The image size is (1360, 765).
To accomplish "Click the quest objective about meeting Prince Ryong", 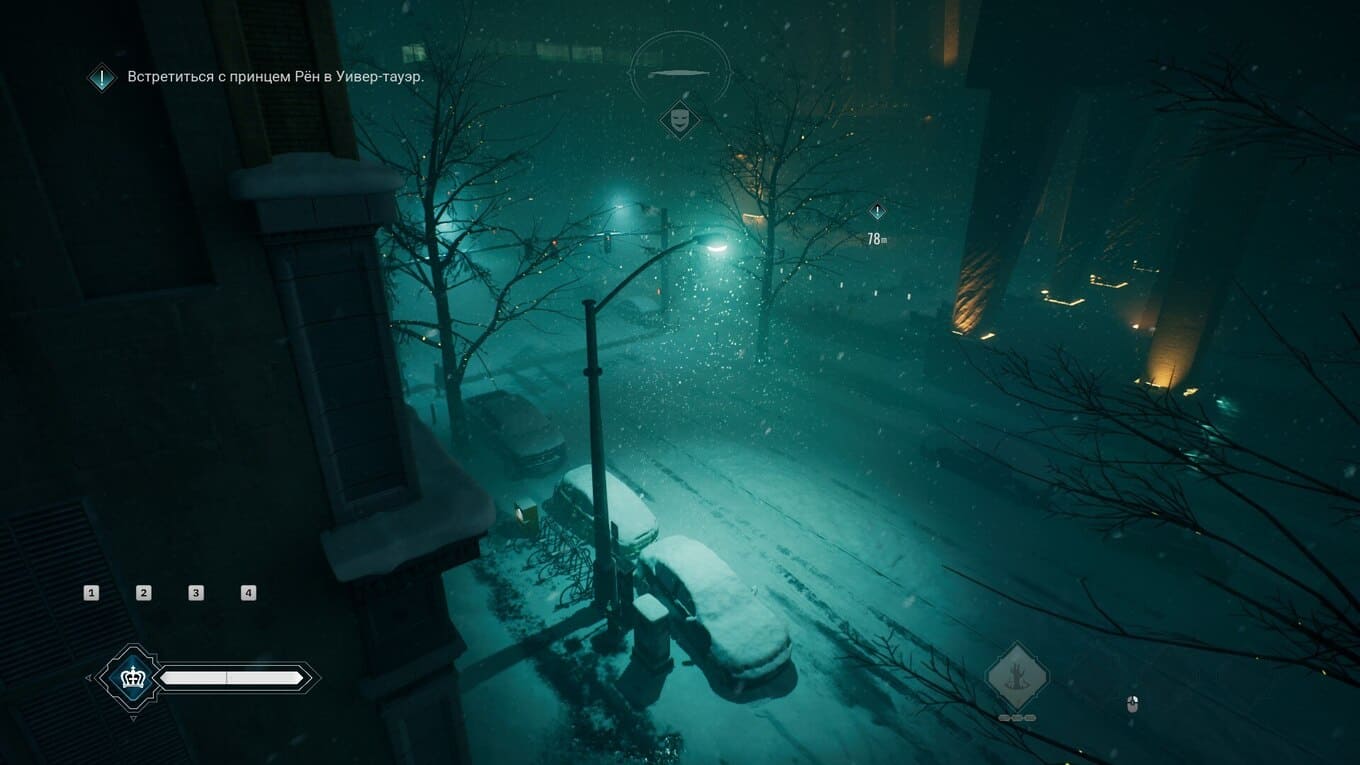I will click(275, 77).
